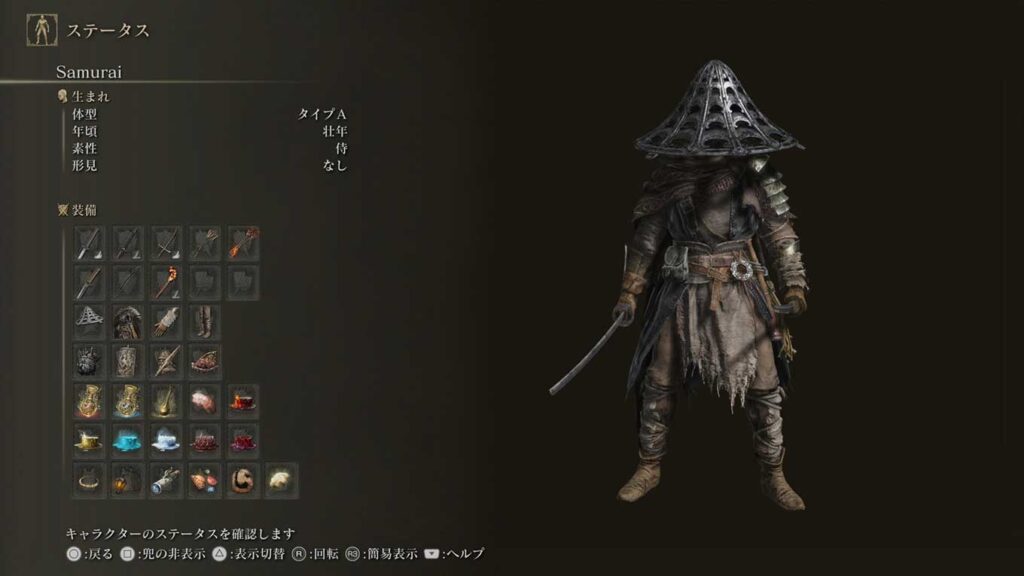Viewport: 1024px width, 576px height.
Task: Select the gold ring item slot
Action: [90, 480]
